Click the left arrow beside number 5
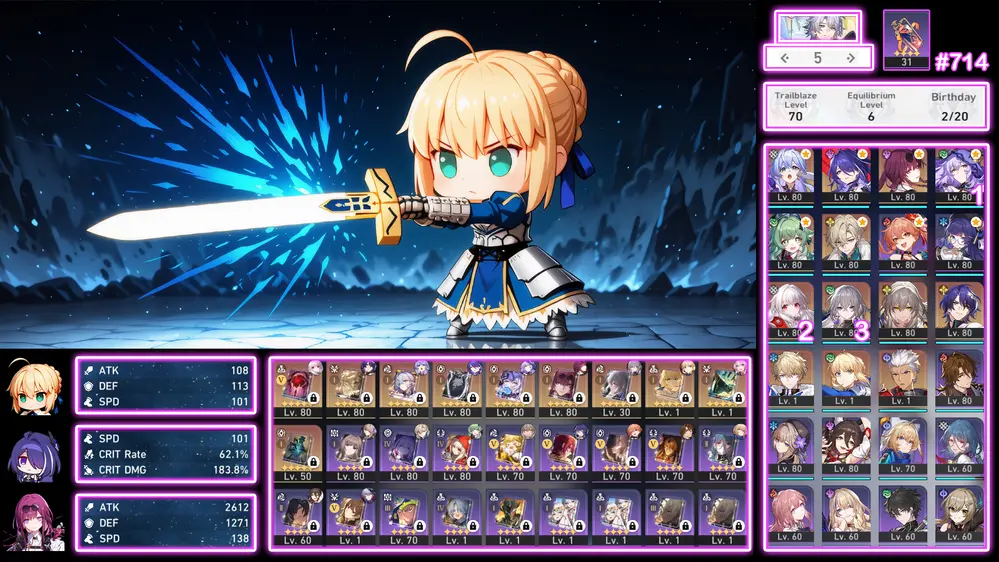999x562 pixels. pyautogui.click(x=785, y=58)
